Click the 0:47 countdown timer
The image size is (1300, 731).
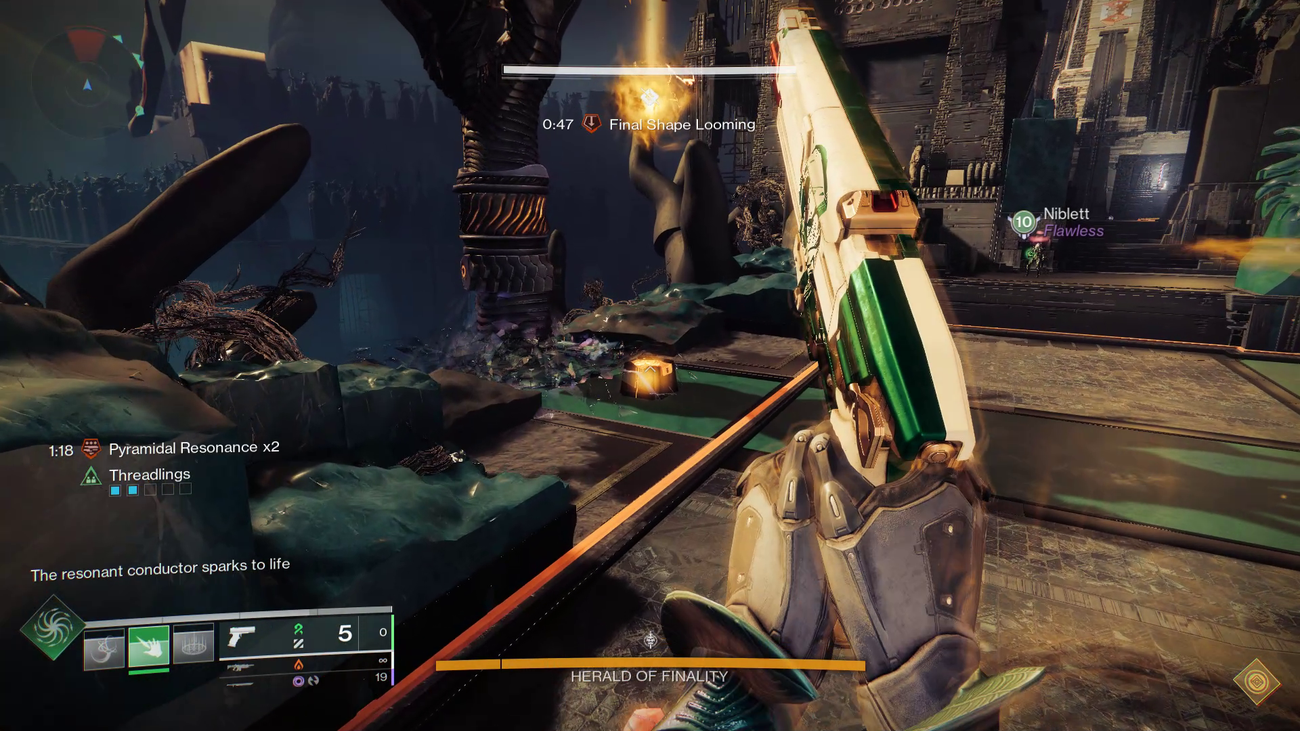click(x=556, y=124)
